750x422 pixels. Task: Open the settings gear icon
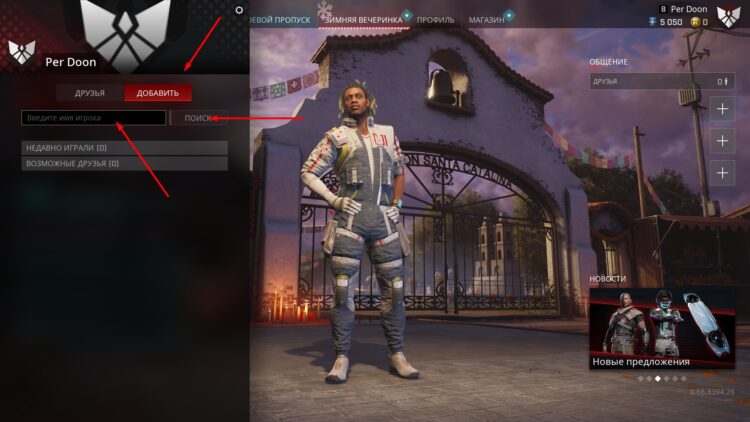pyautogui.click(x=239, y=10)
